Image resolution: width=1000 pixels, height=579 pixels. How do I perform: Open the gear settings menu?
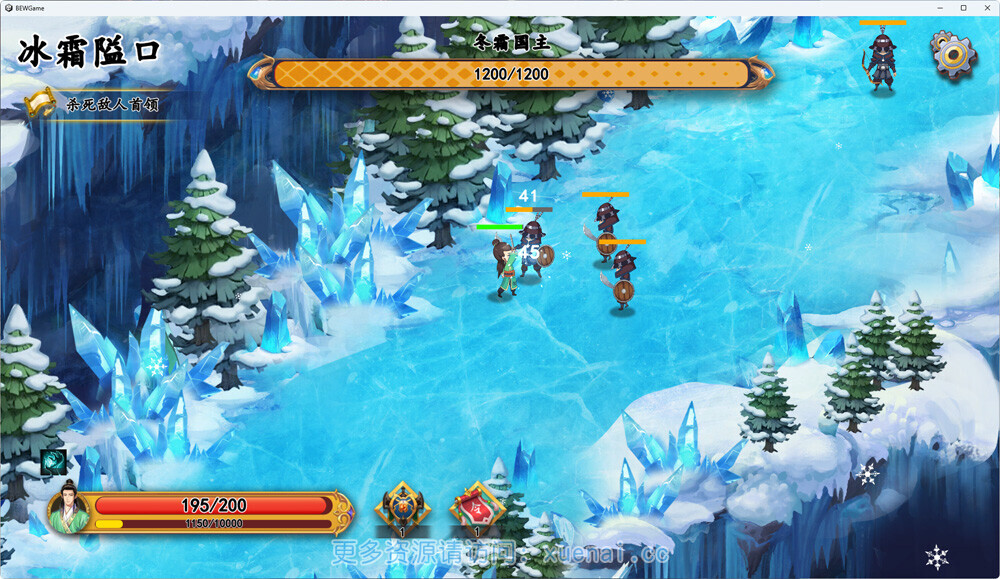point(953,54)
